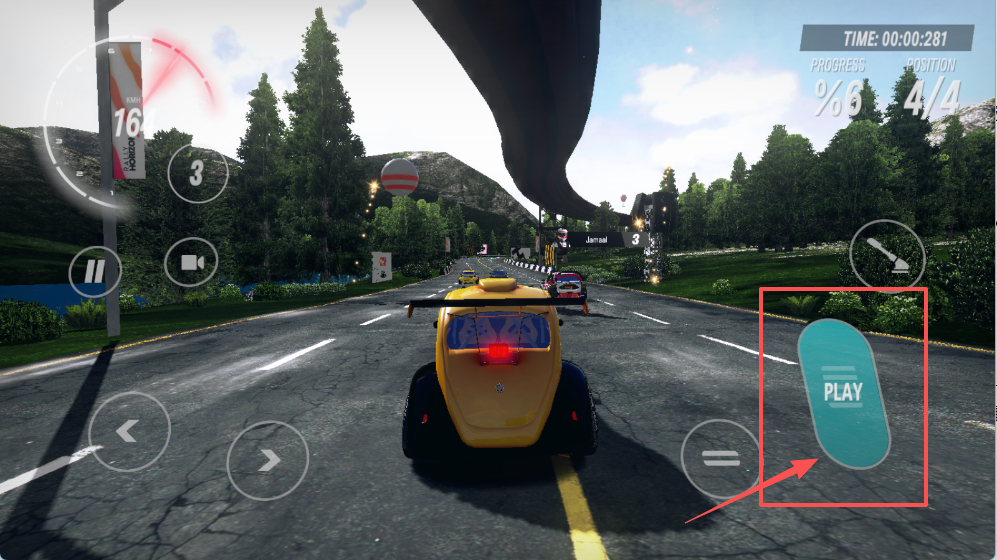
Task: Tap the teal PLAY gas pedal
Action: pyautogui.click(x=843, y=393)
